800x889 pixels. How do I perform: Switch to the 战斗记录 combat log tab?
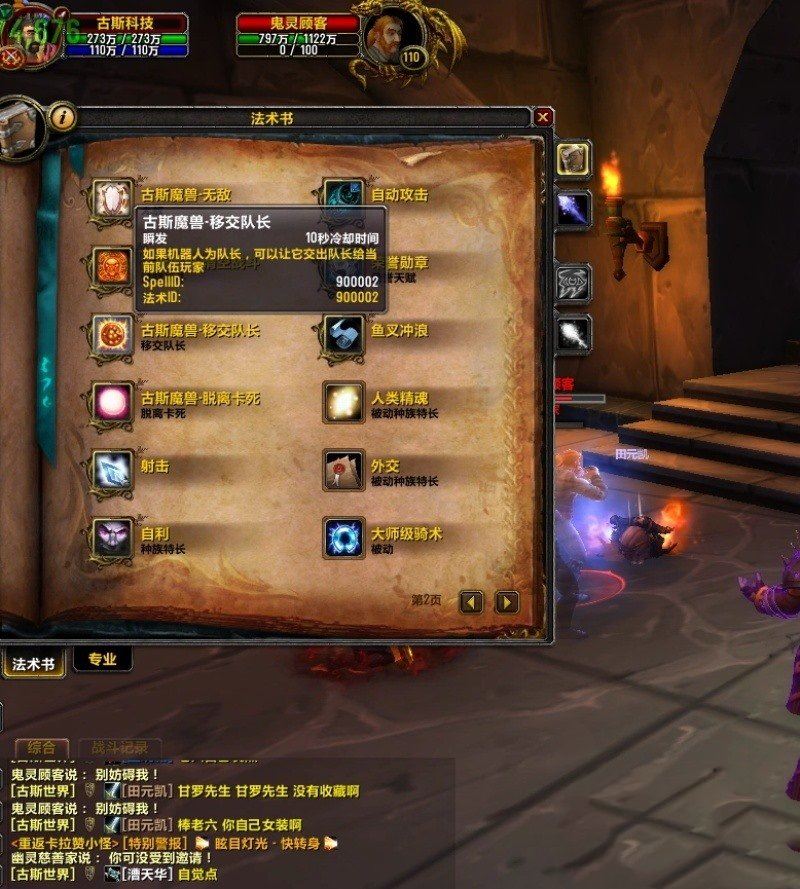120,747
